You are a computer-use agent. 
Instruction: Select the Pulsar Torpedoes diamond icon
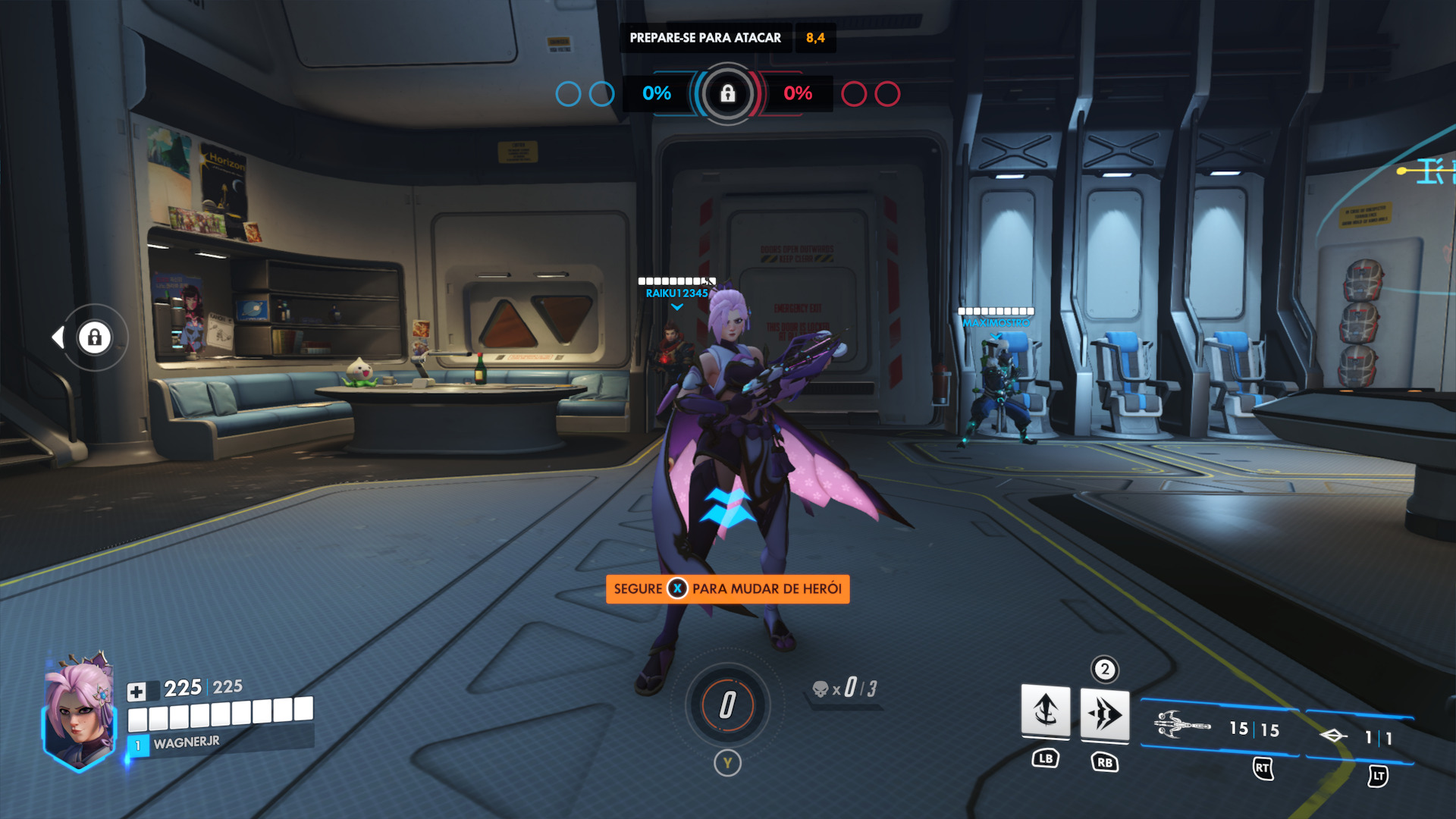[x=1333, y=736]
